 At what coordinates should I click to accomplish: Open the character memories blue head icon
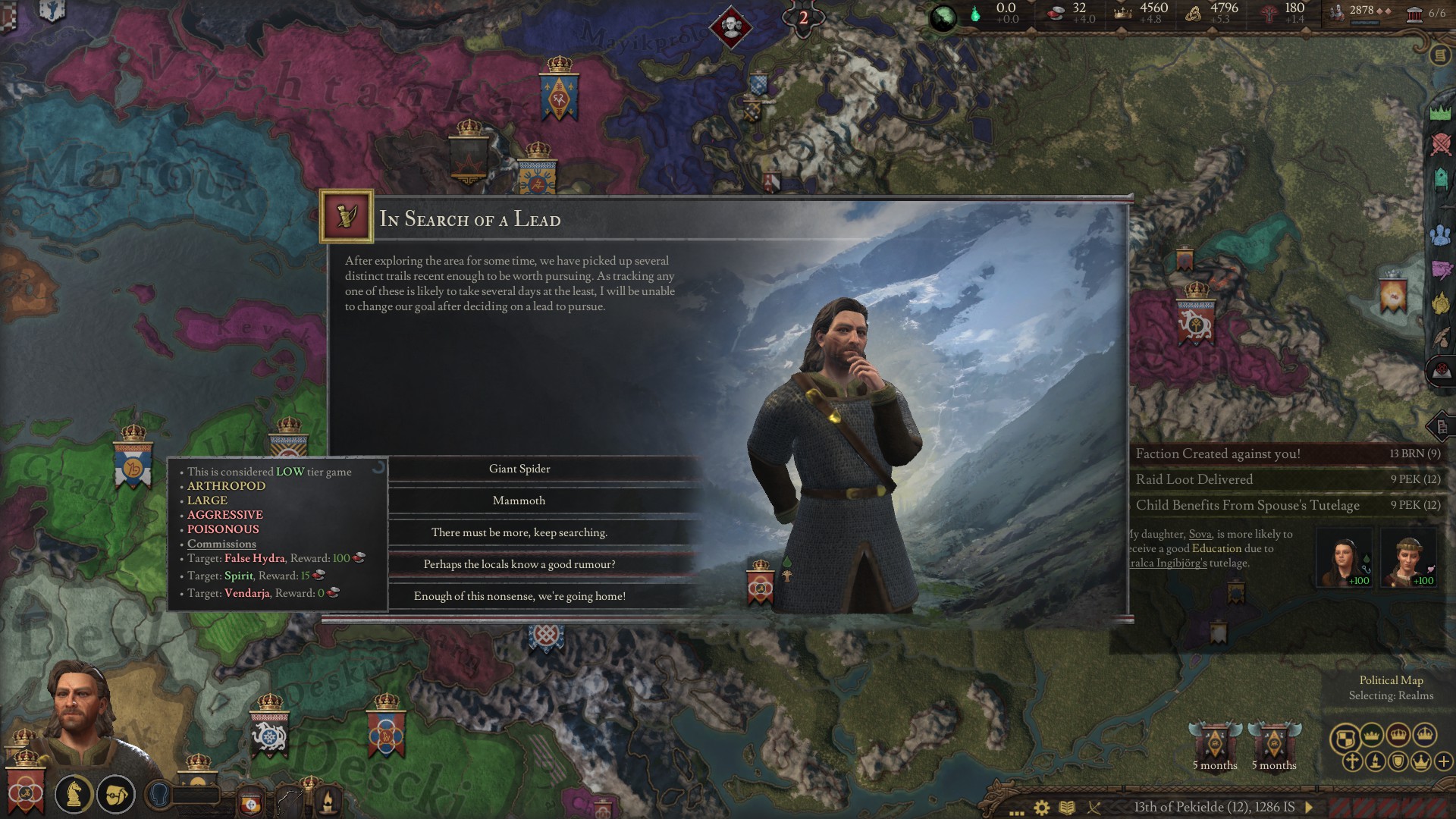(161, 795)
